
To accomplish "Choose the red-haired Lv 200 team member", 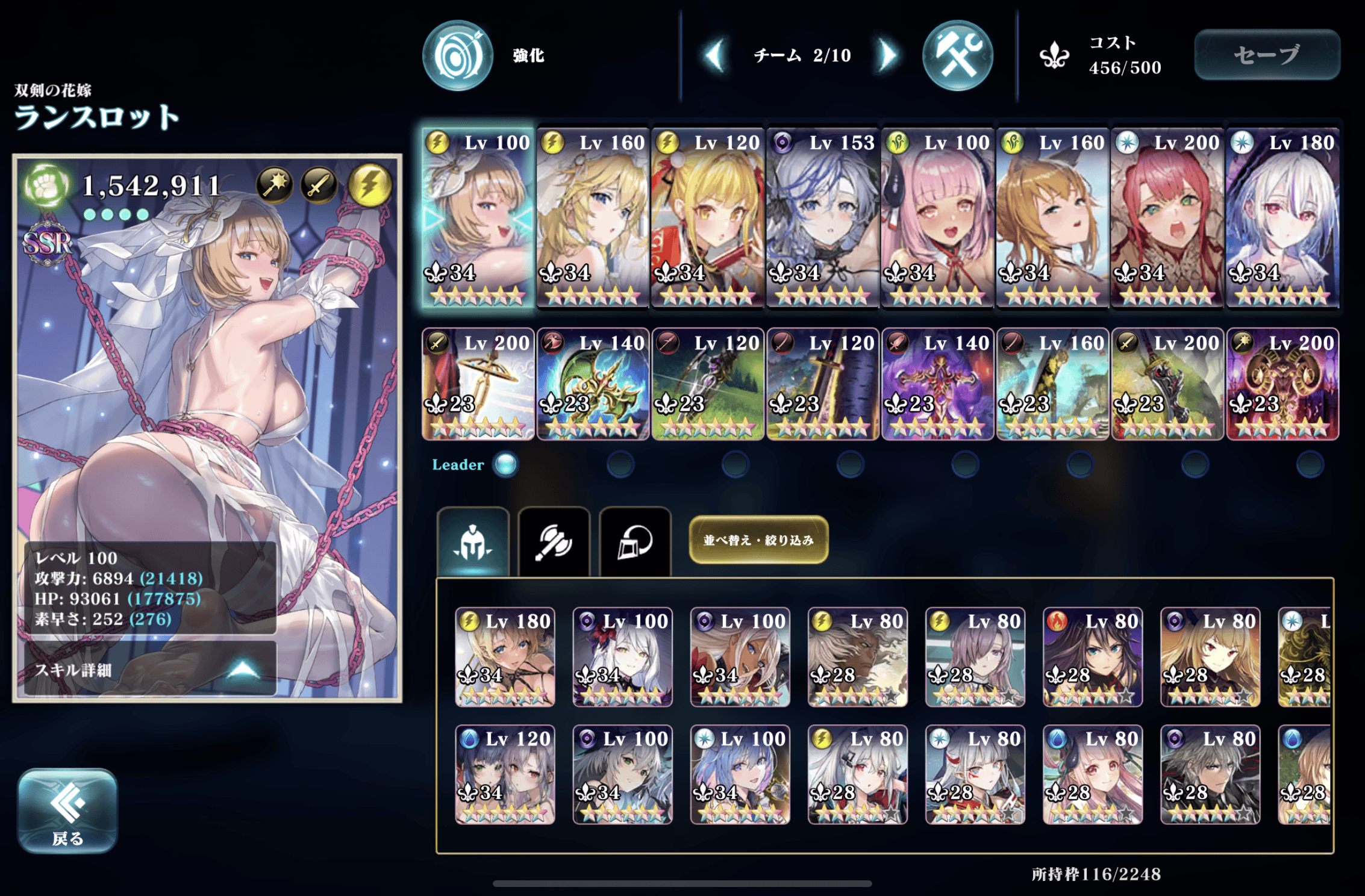I will (1167, 218).
